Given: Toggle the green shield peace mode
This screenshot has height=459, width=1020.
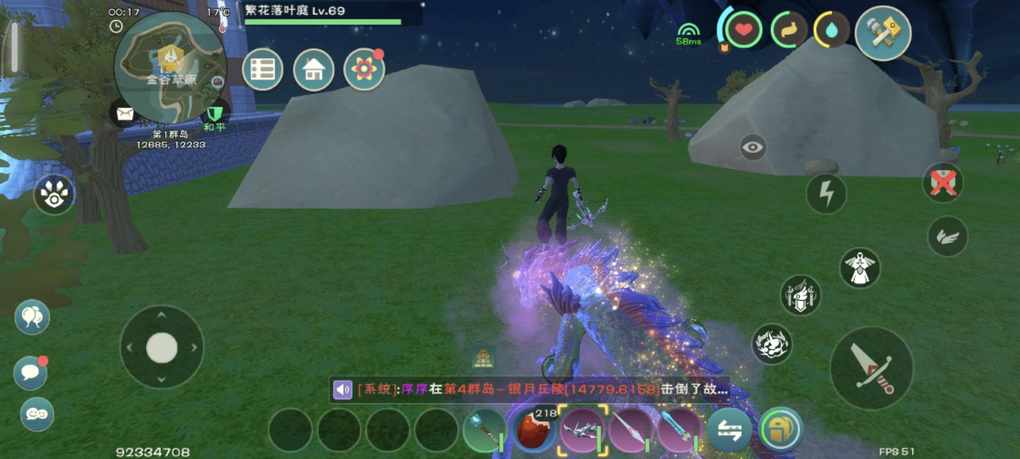Looking at the screenshot, I should 214,114.
